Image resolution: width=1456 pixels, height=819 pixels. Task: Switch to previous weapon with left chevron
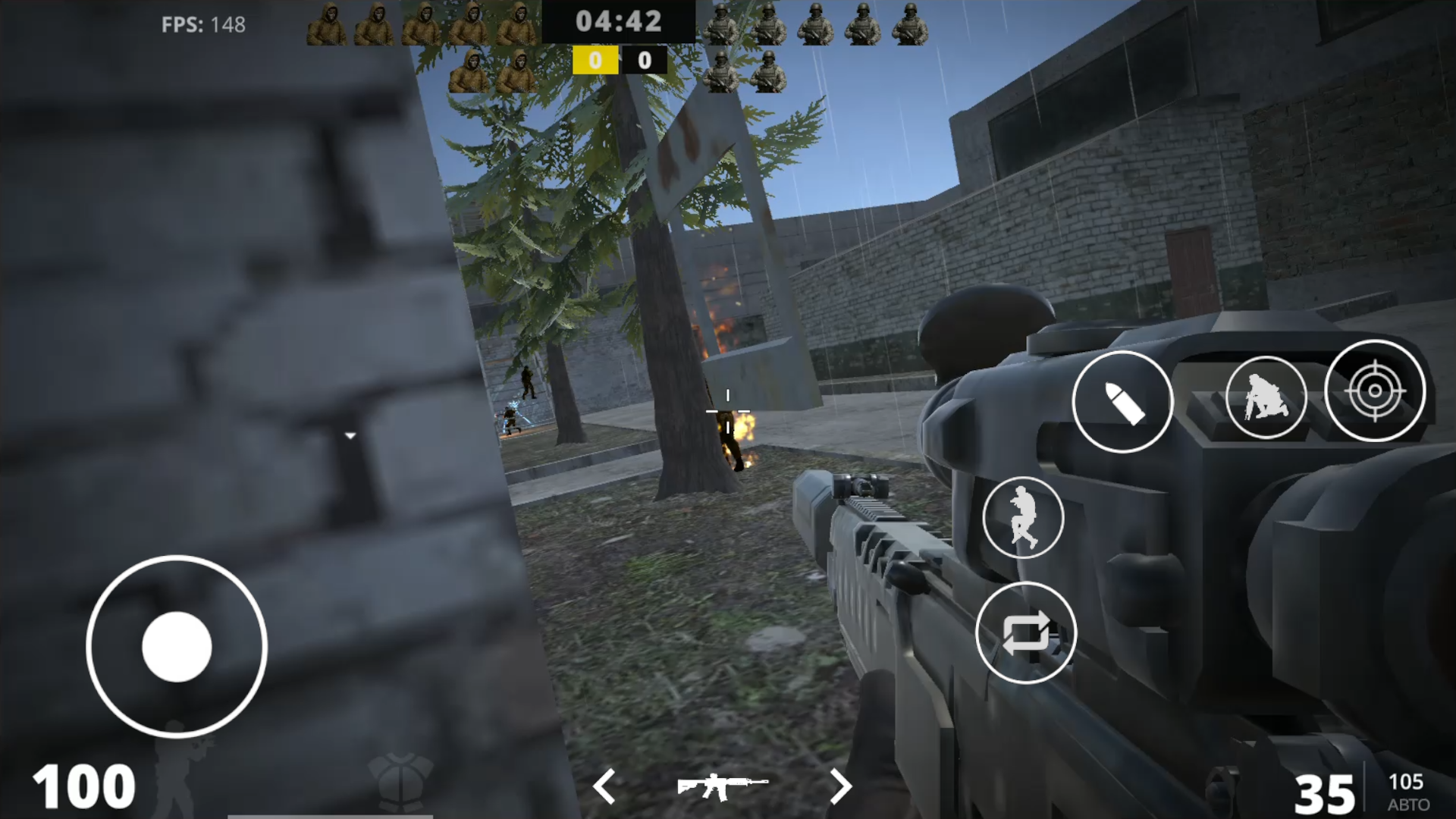click(603, 787)
